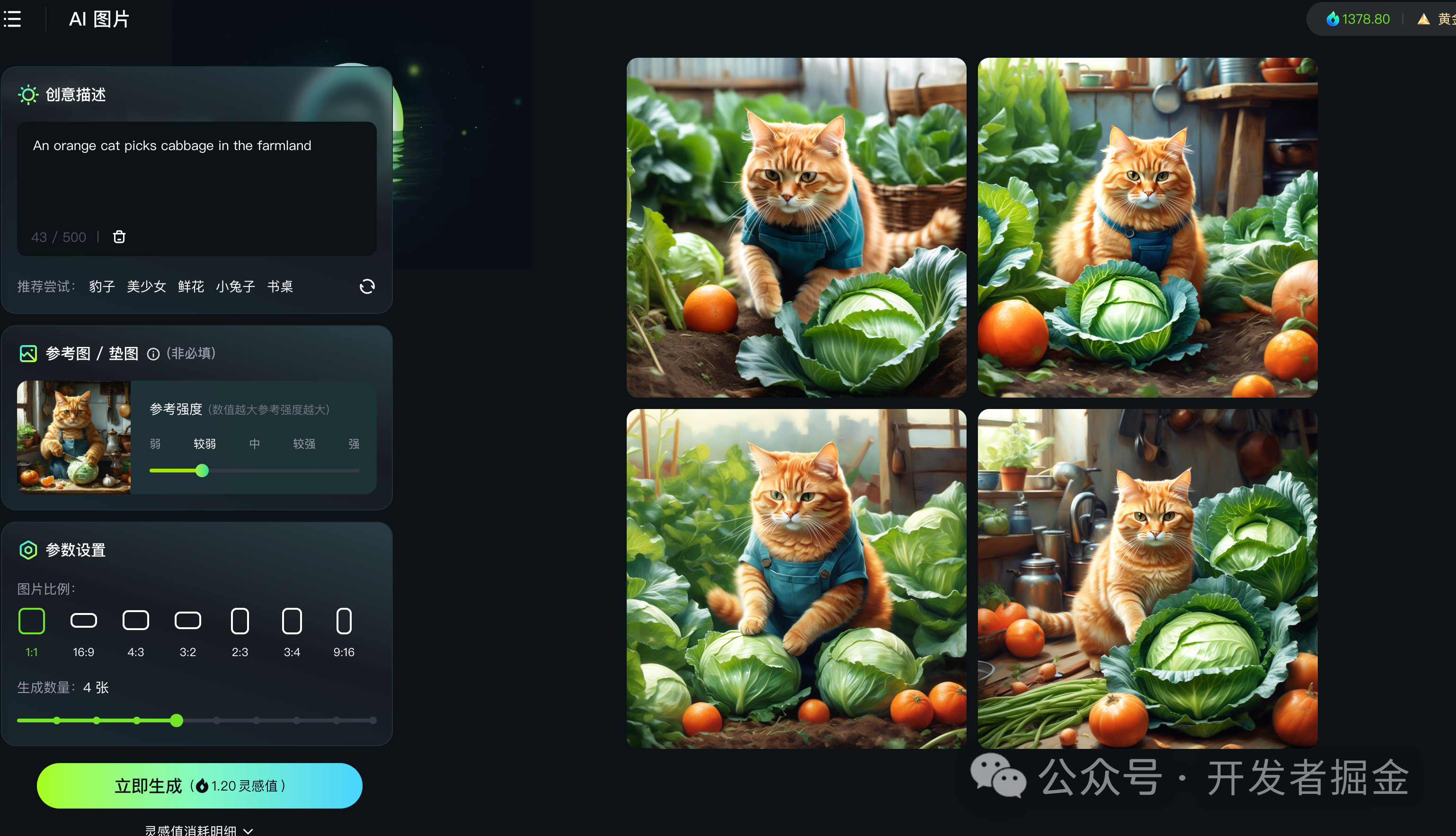The width and height of the screenshot is (1456, 836).
Task: Open the hamburger menu icon
Action: pos(13,19)
